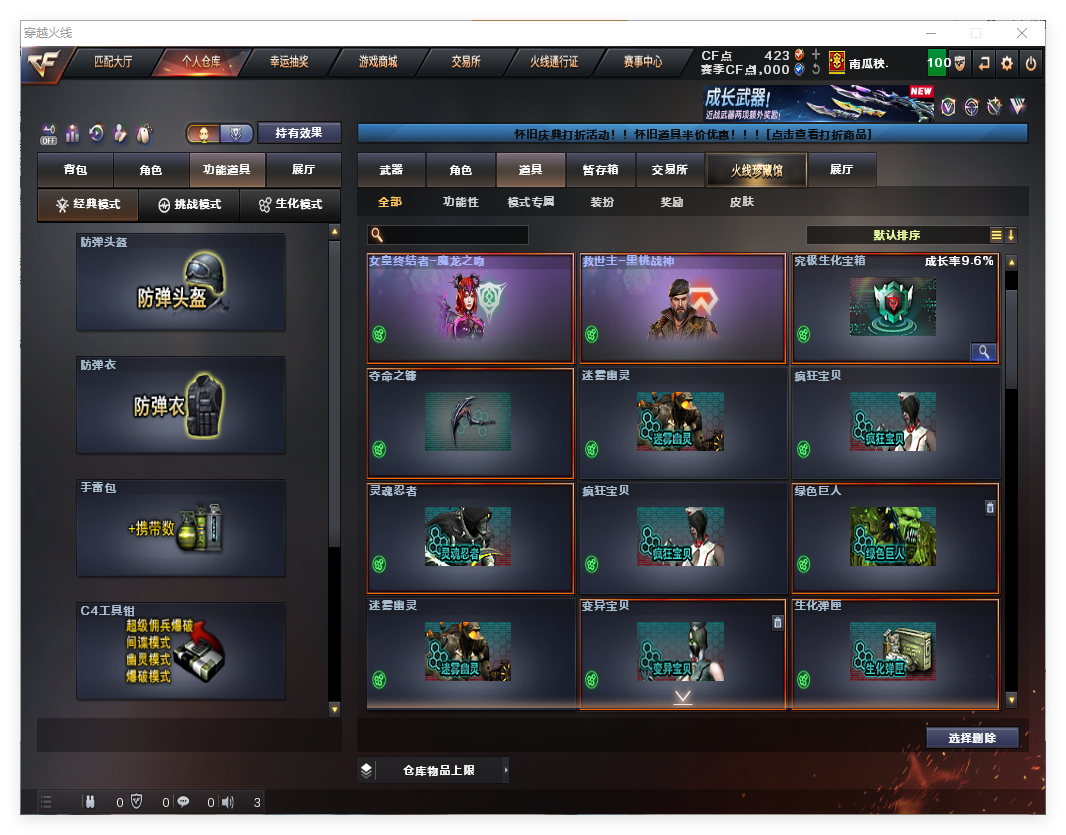1066x835 pixels.
Task: Open the 背包 backpack tab
Action: (x=75, y=170)
